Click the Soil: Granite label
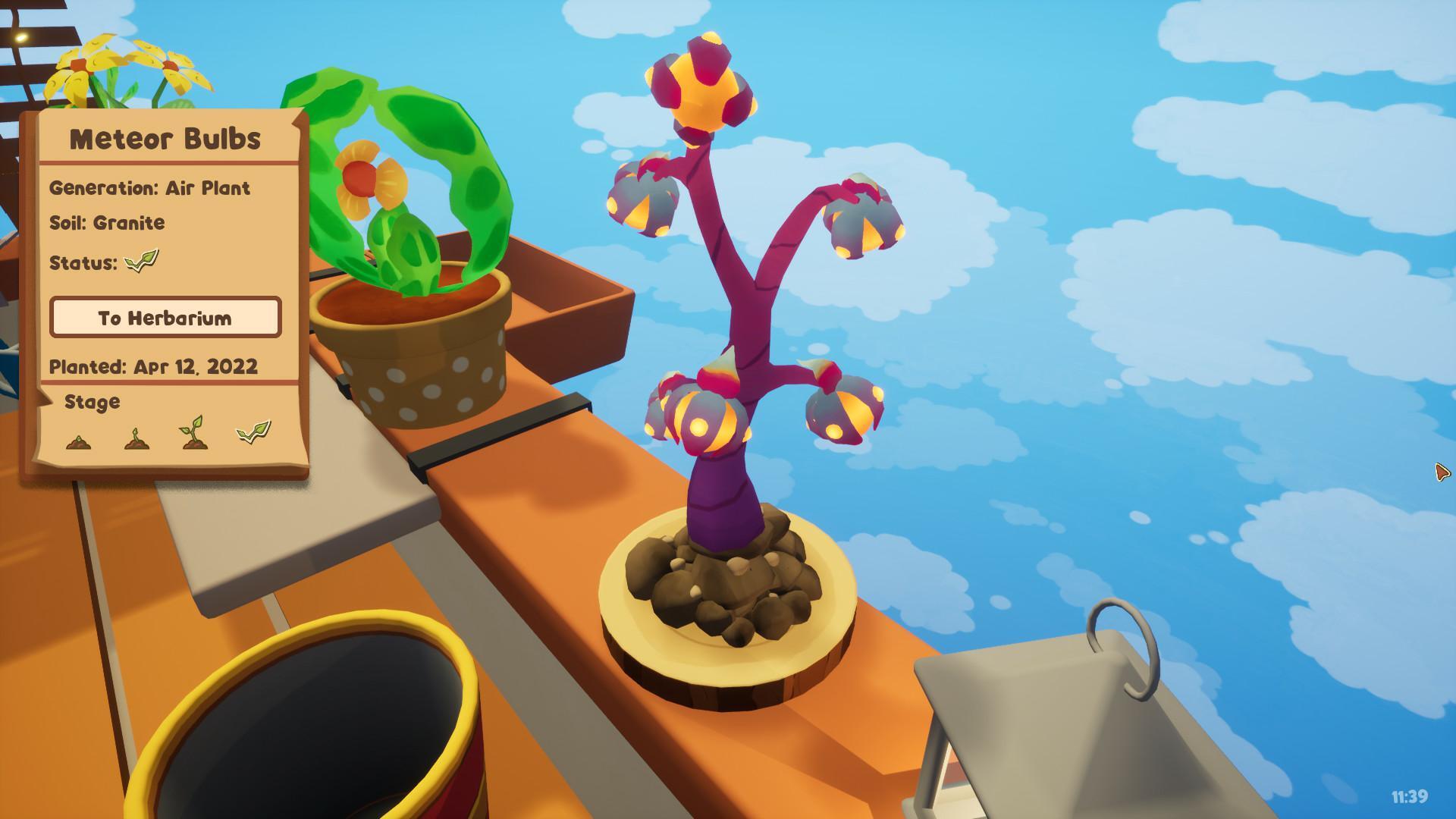The width and height of the screenshot is (1456, 819). point(107,223)
